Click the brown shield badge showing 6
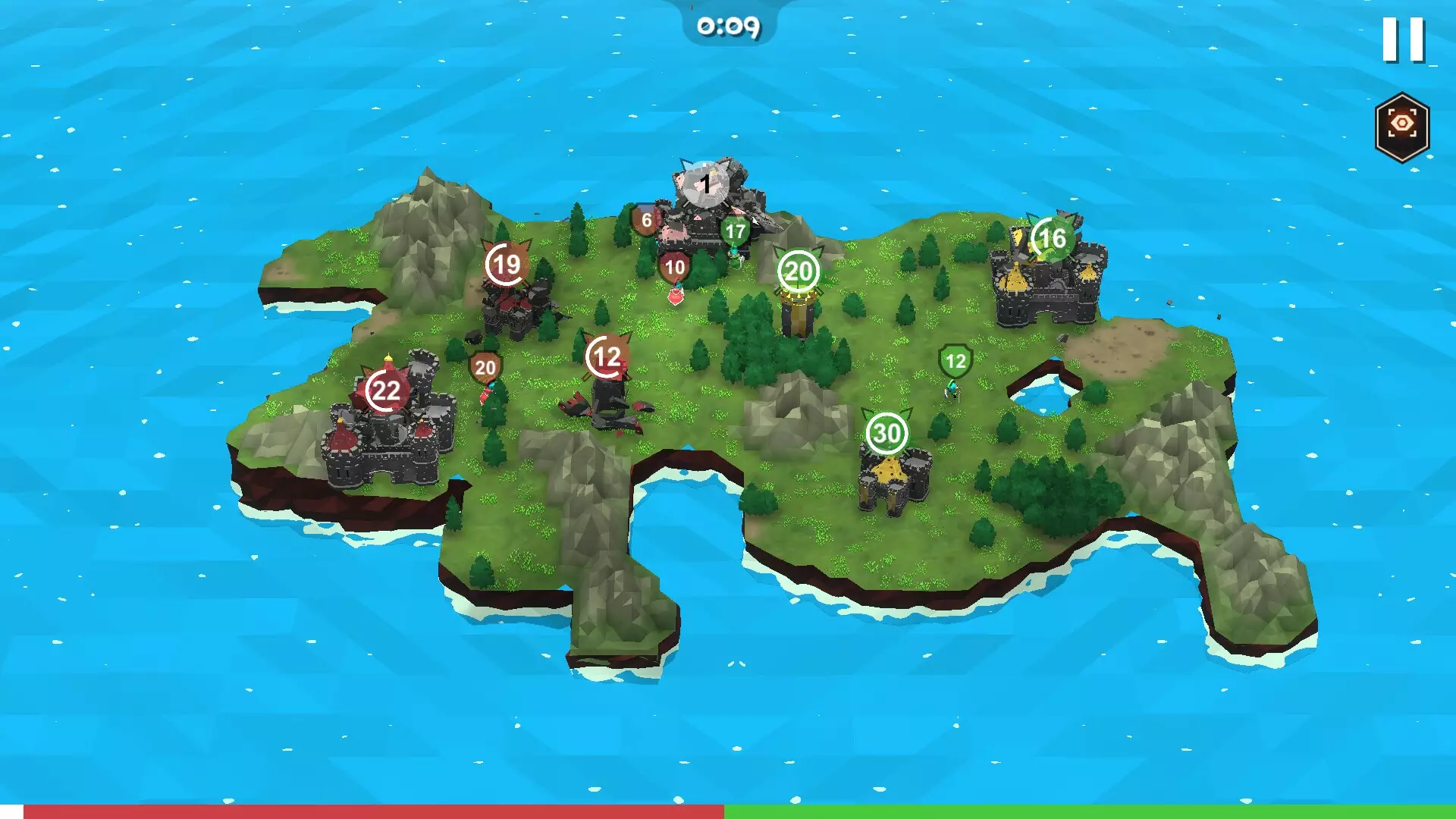The width and height of the screenshot is (1456, 819). (x=646, y=220)
